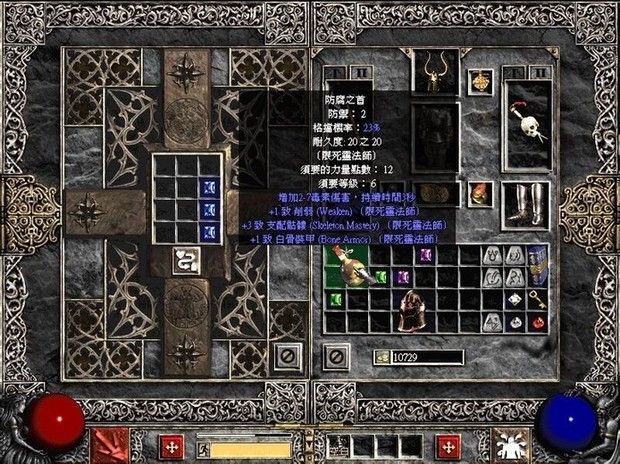Activate the Horadric Cube transmute button
The image size is (620, 464).
click(185, 263)
